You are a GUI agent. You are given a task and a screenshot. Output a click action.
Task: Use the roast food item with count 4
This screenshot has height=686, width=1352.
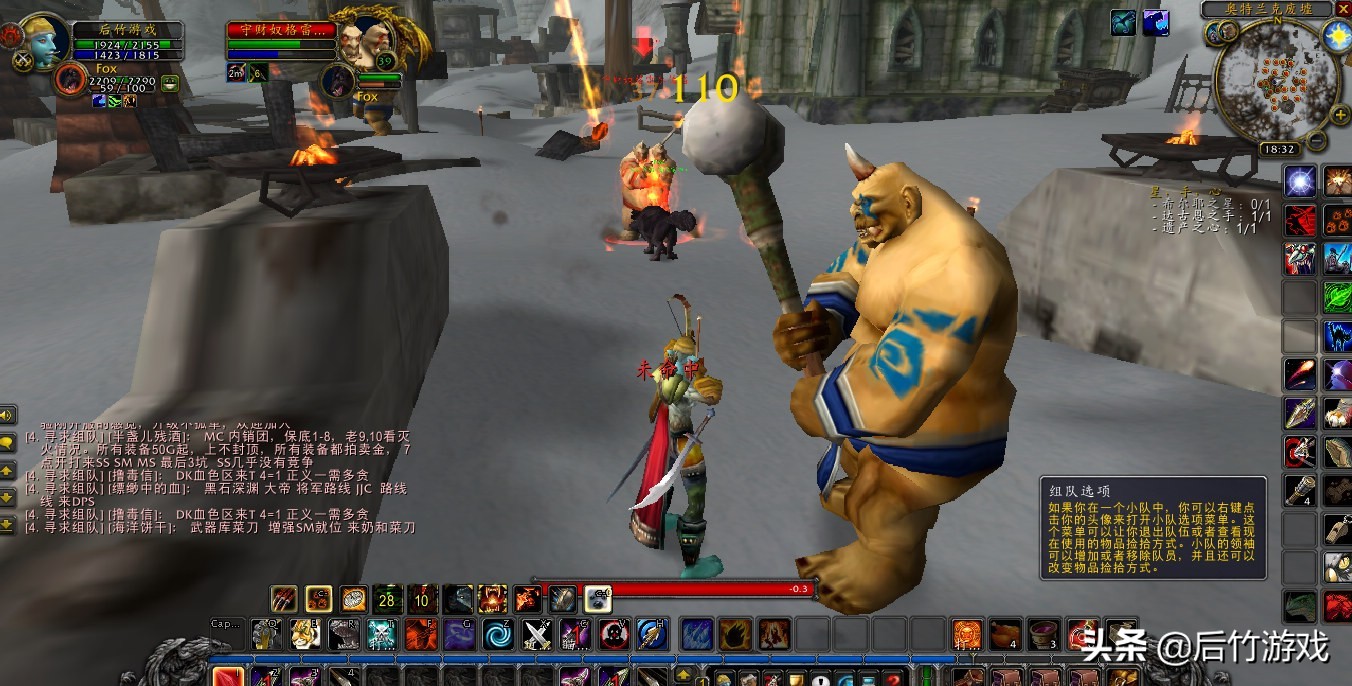pos(1004,634)
